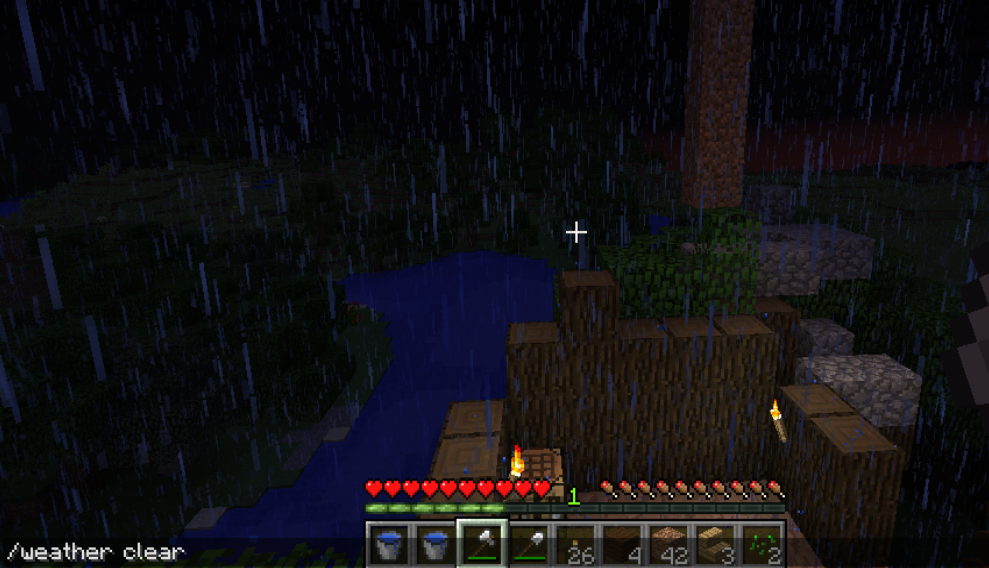Click the chat line reading /weather clear
Image resolution: width=989 pixels, height=568 pixels.
(x=96, y=552)
